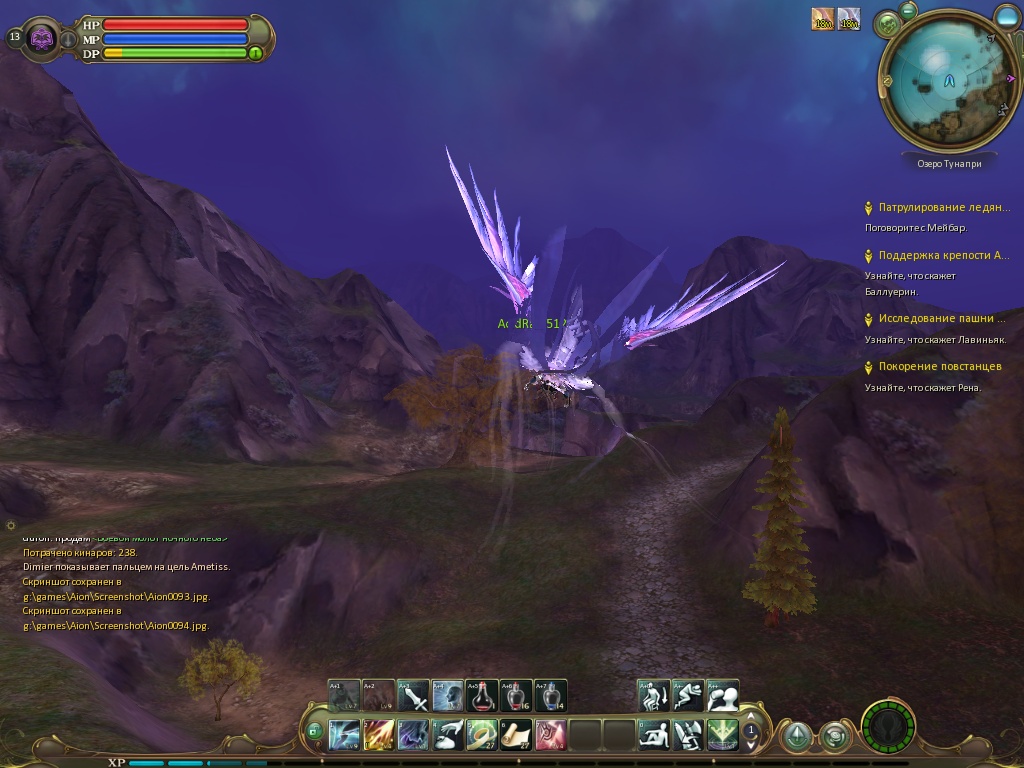Activate the golden ring skill slot
Image resolution: width=1024 pixels, height=768 pixels.
pyautogui.click(x=482, y=735)
